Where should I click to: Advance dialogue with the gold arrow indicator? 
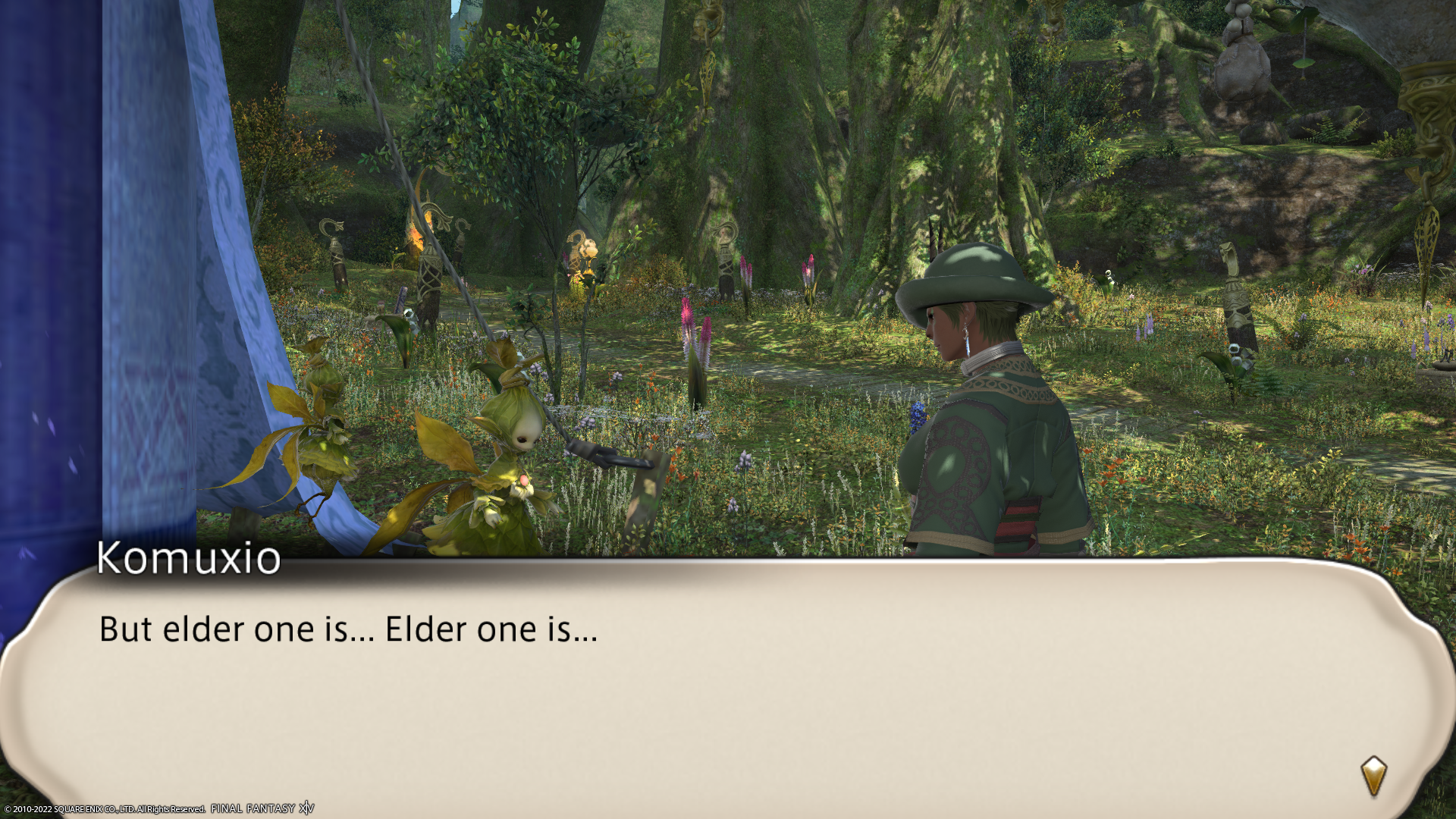click(x=1373, y=775)
